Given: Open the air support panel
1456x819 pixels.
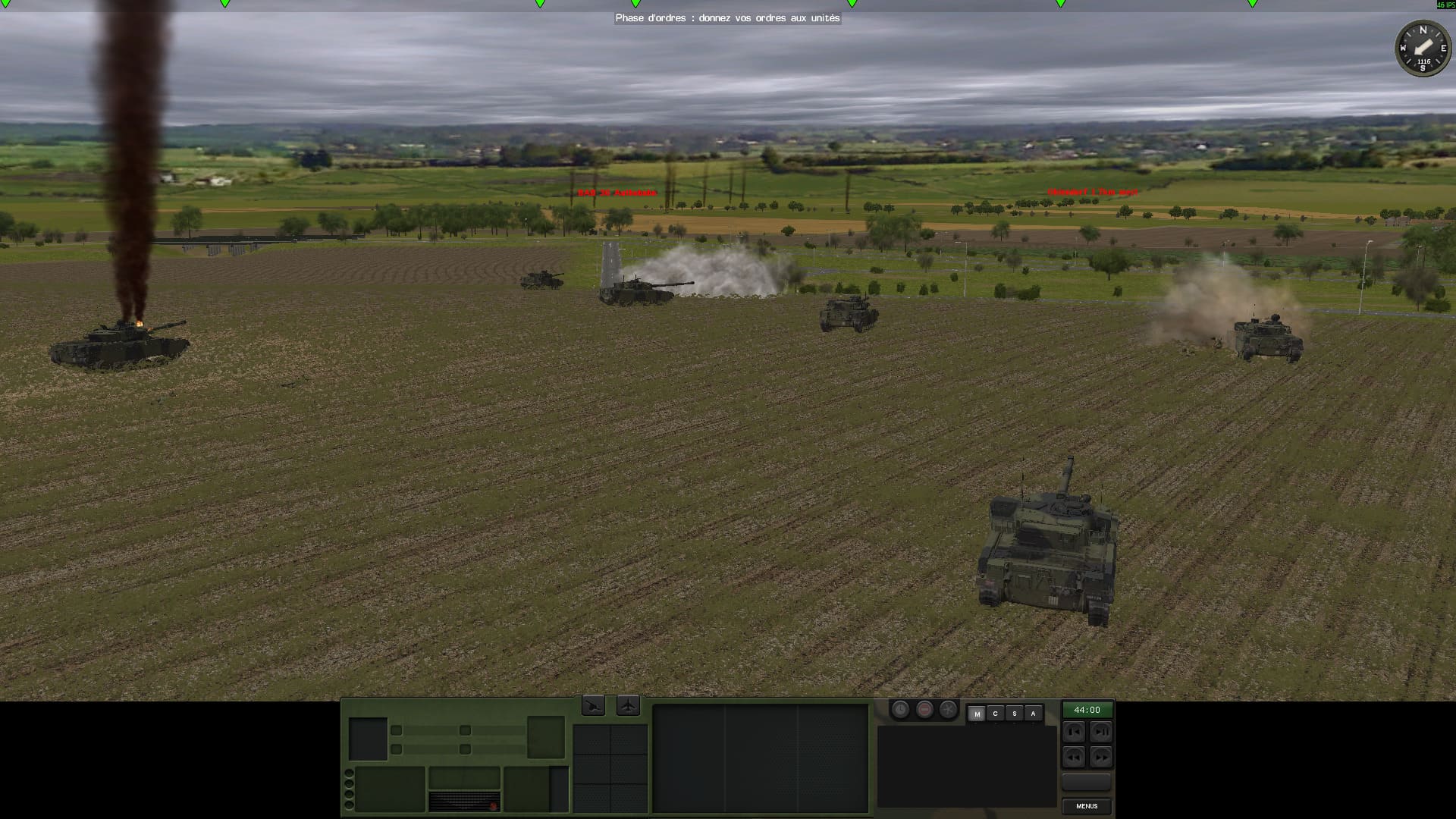Looking at the screenshot, I should coord(628,706).
